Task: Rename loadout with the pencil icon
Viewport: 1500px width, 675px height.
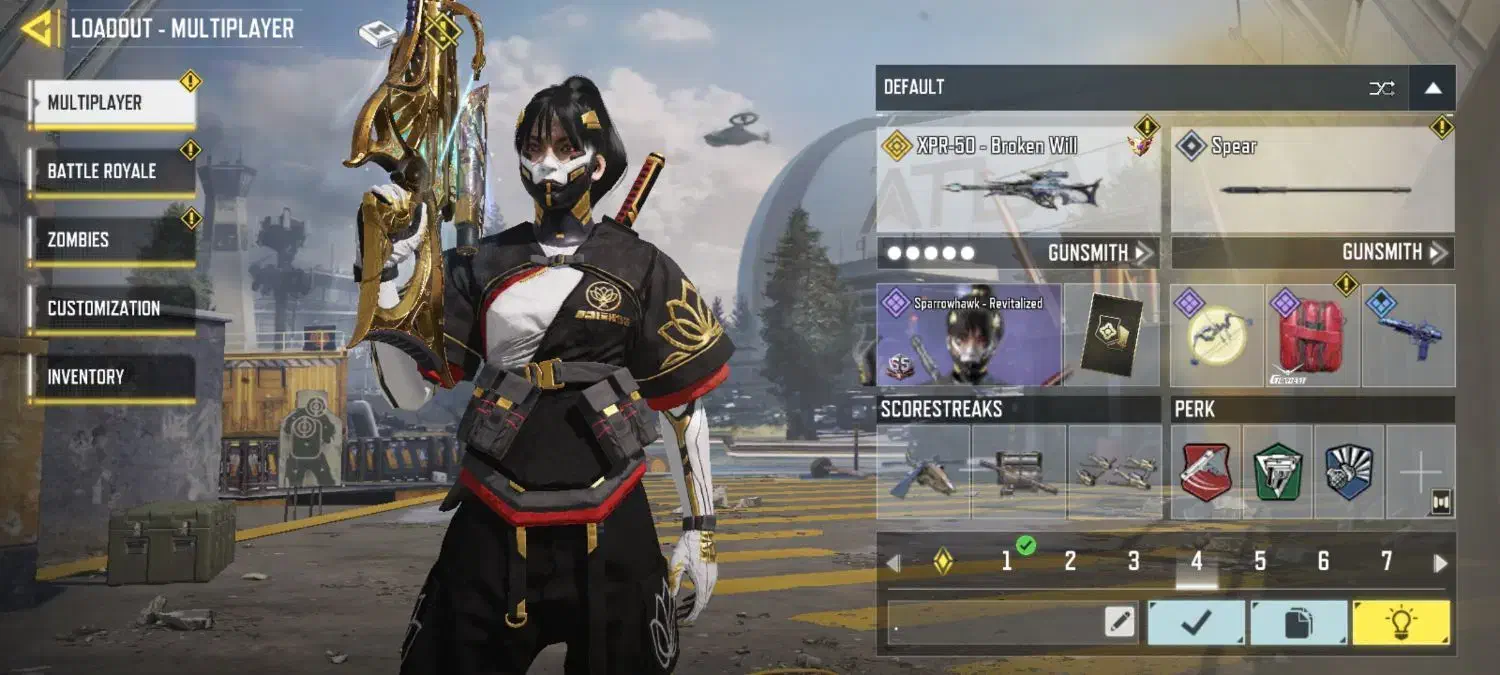Action: (1120, 623)
